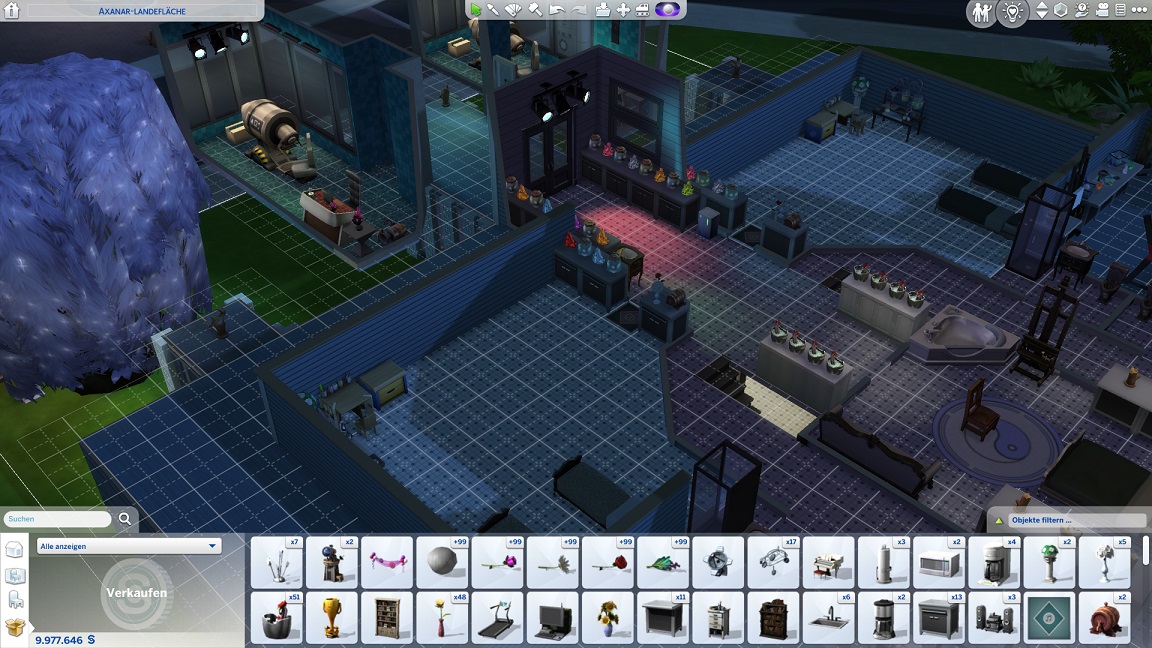Click the Verkaufen sell area

pyautogui.click(x=137, y=592)
